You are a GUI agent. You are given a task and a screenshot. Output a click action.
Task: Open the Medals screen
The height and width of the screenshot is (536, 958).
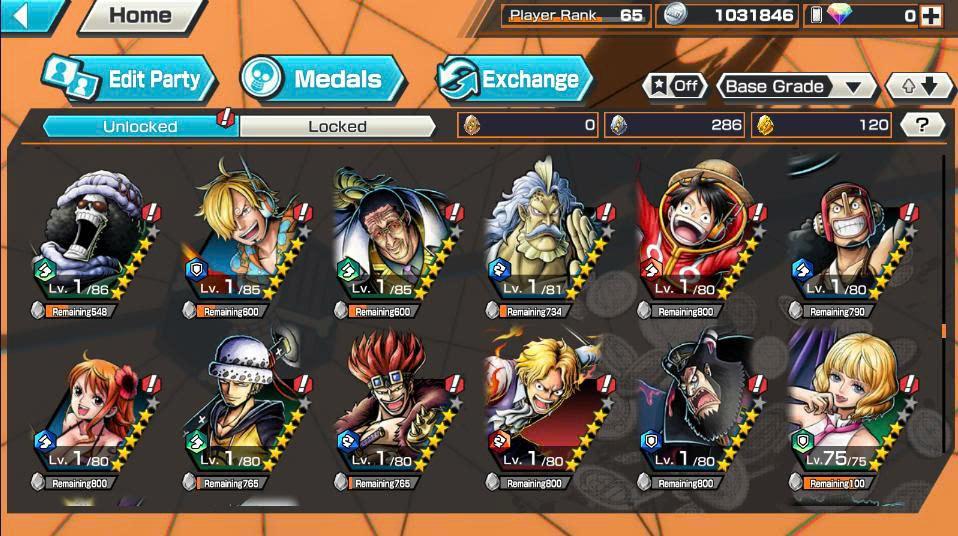(x=322, y=80)
